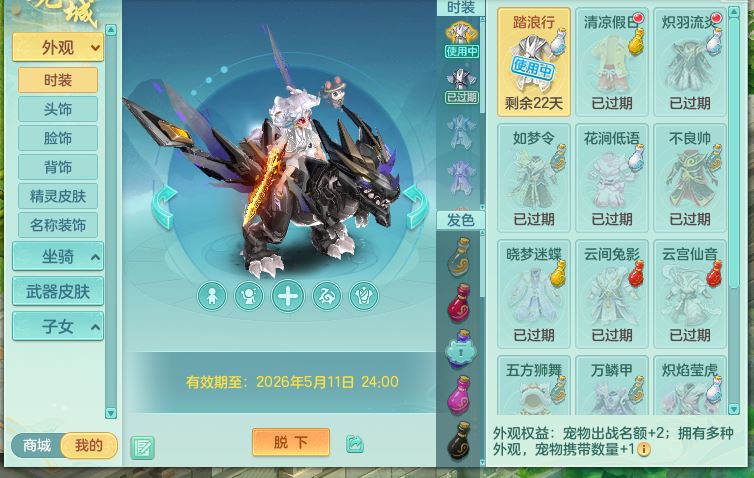Open the outfit benefits info icon
Screen dimensions: 754x478
[644, 450]
